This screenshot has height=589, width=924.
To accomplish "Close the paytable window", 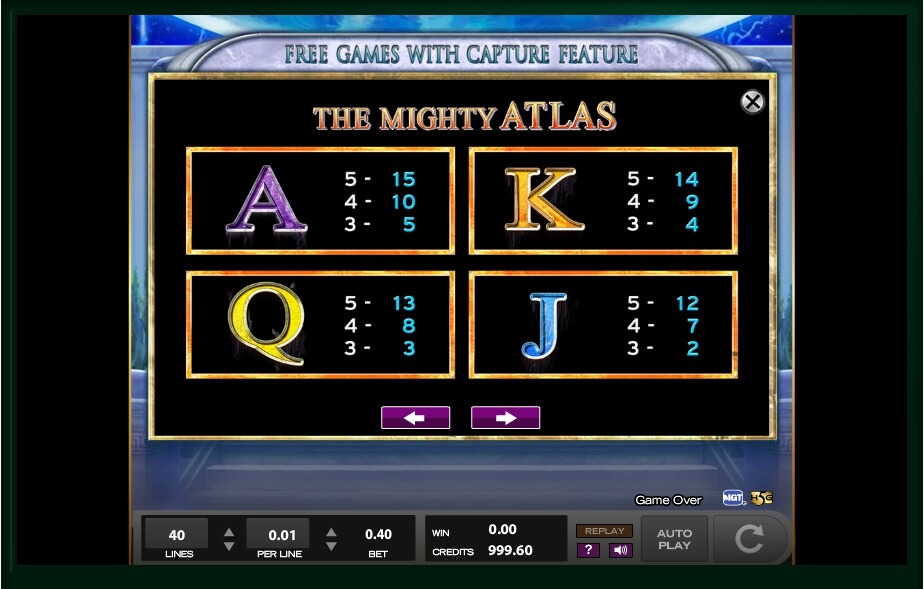I will pos(752,101).
